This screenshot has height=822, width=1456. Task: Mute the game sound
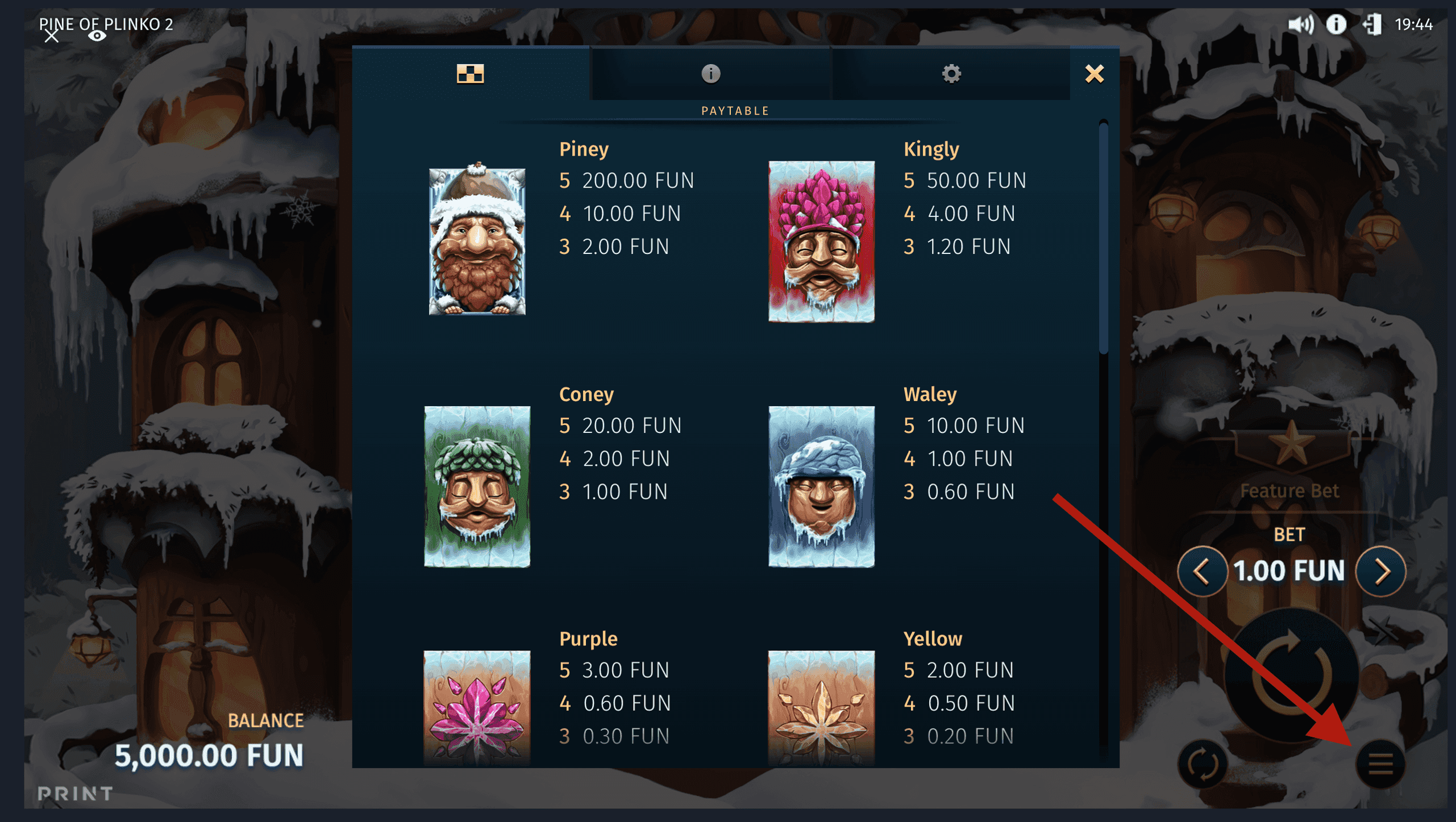tap(1303, 25)
